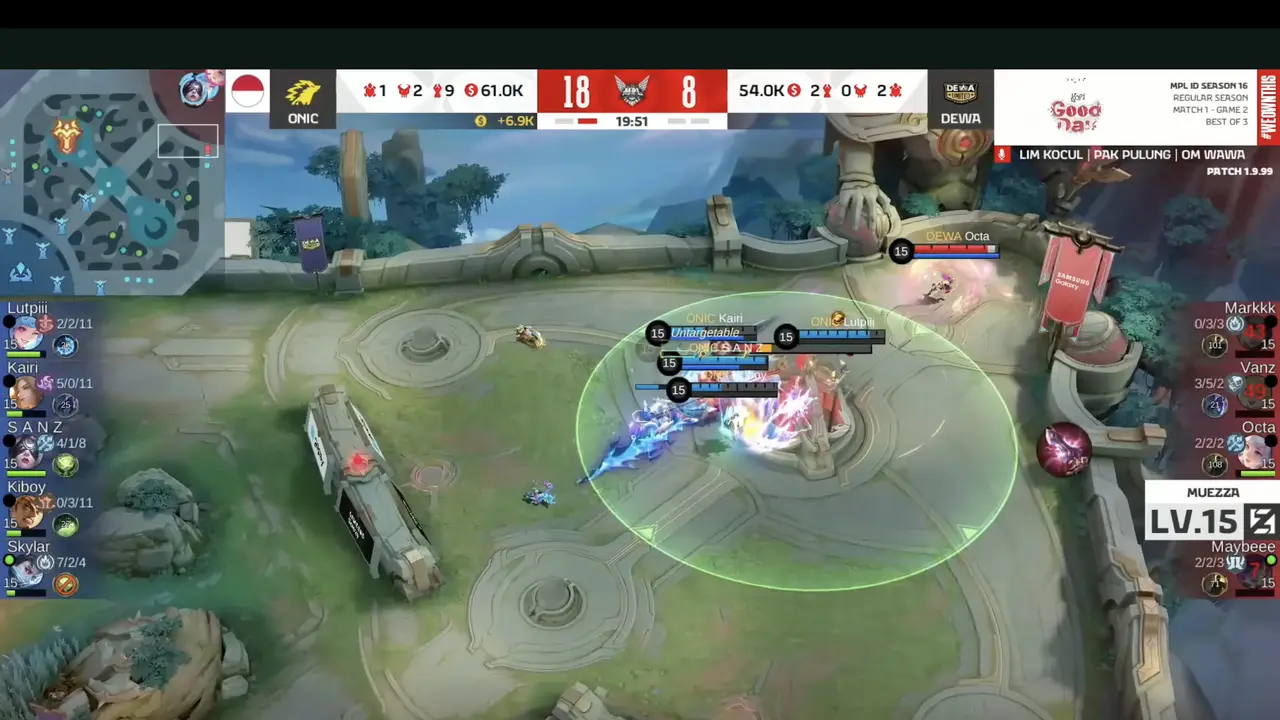This screenshot has height=720, width=1280.
Task: Select the gold coin icon showing 61.0K
Action: [x=473, y=90]
